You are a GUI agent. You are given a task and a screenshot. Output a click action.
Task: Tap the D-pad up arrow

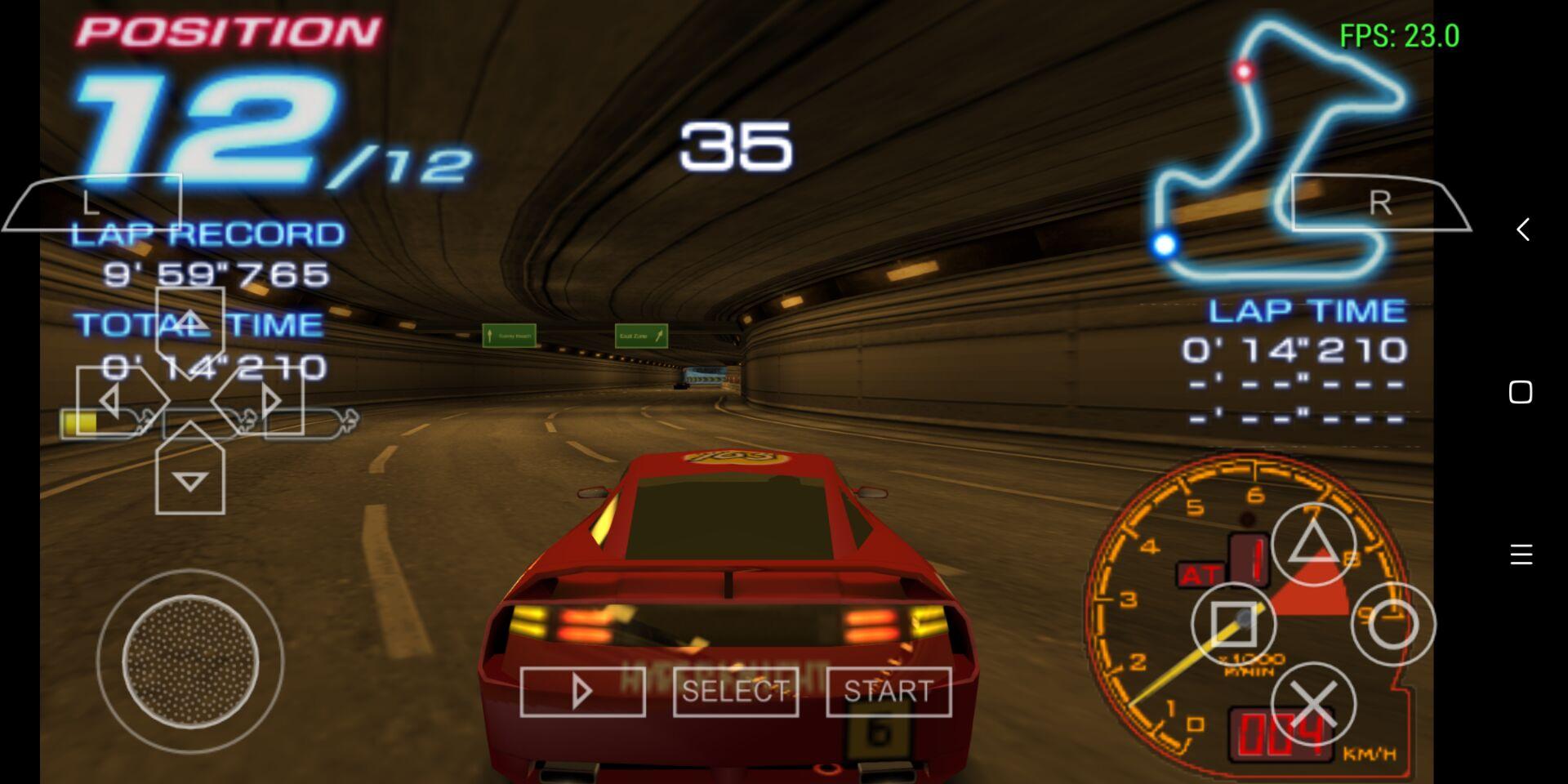tap(189, 322)
